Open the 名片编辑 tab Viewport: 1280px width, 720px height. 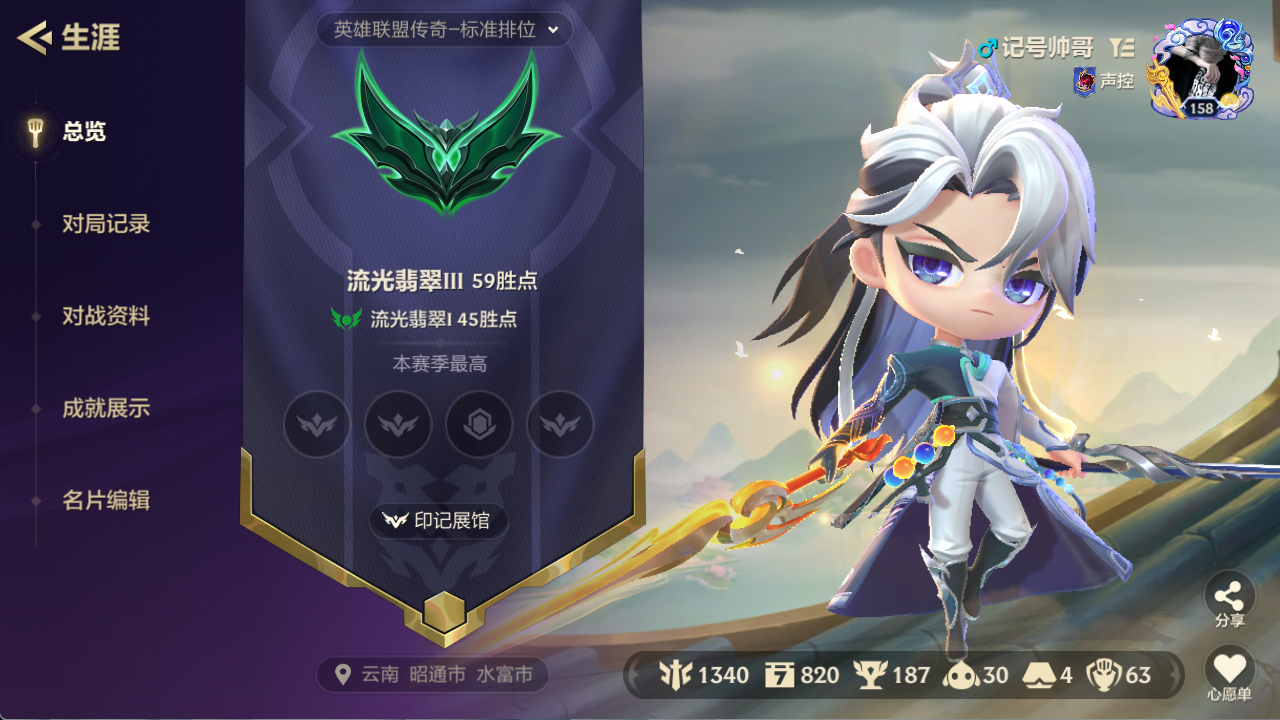tap(106, 500)
